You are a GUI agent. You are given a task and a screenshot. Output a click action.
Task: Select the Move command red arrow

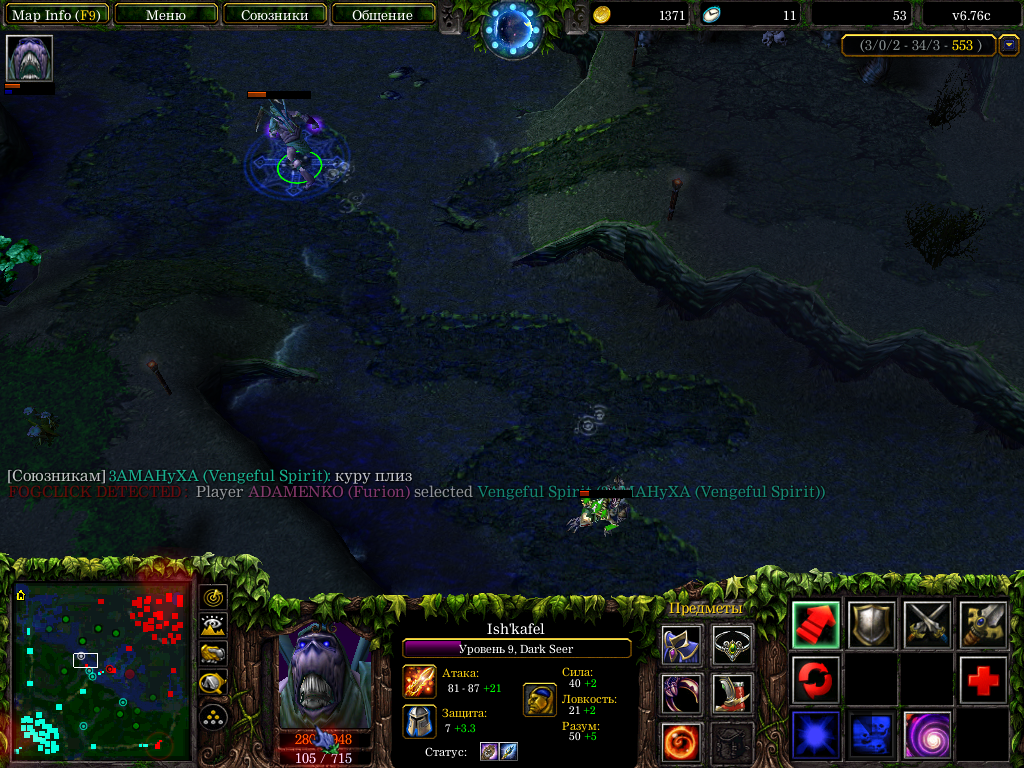click(815, 625)
